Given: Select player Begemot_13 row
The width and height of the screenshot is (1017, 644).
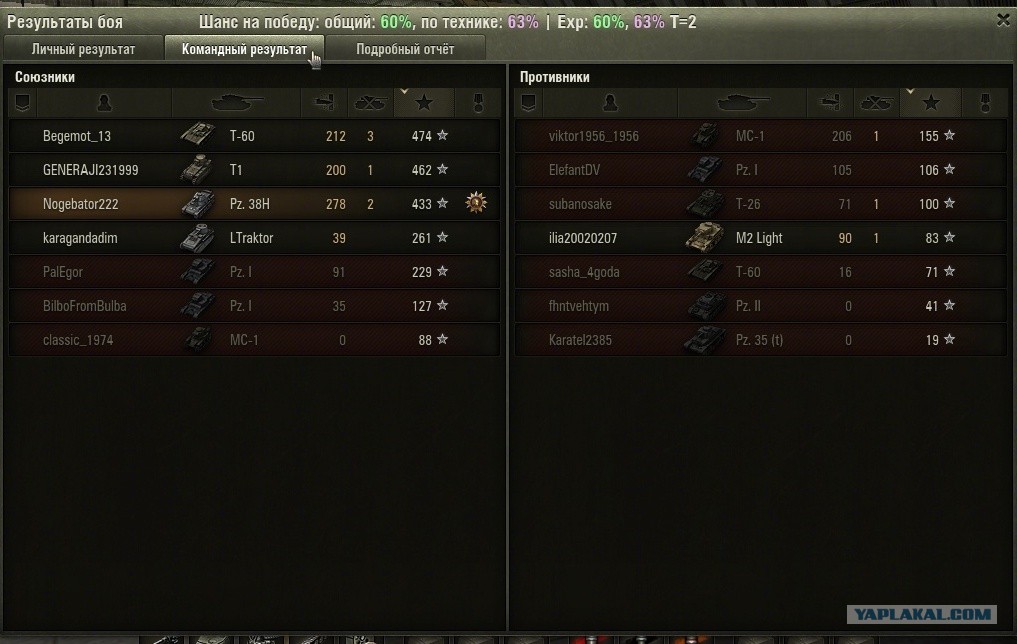Looking at the screenshot, I should click(254, 136).
